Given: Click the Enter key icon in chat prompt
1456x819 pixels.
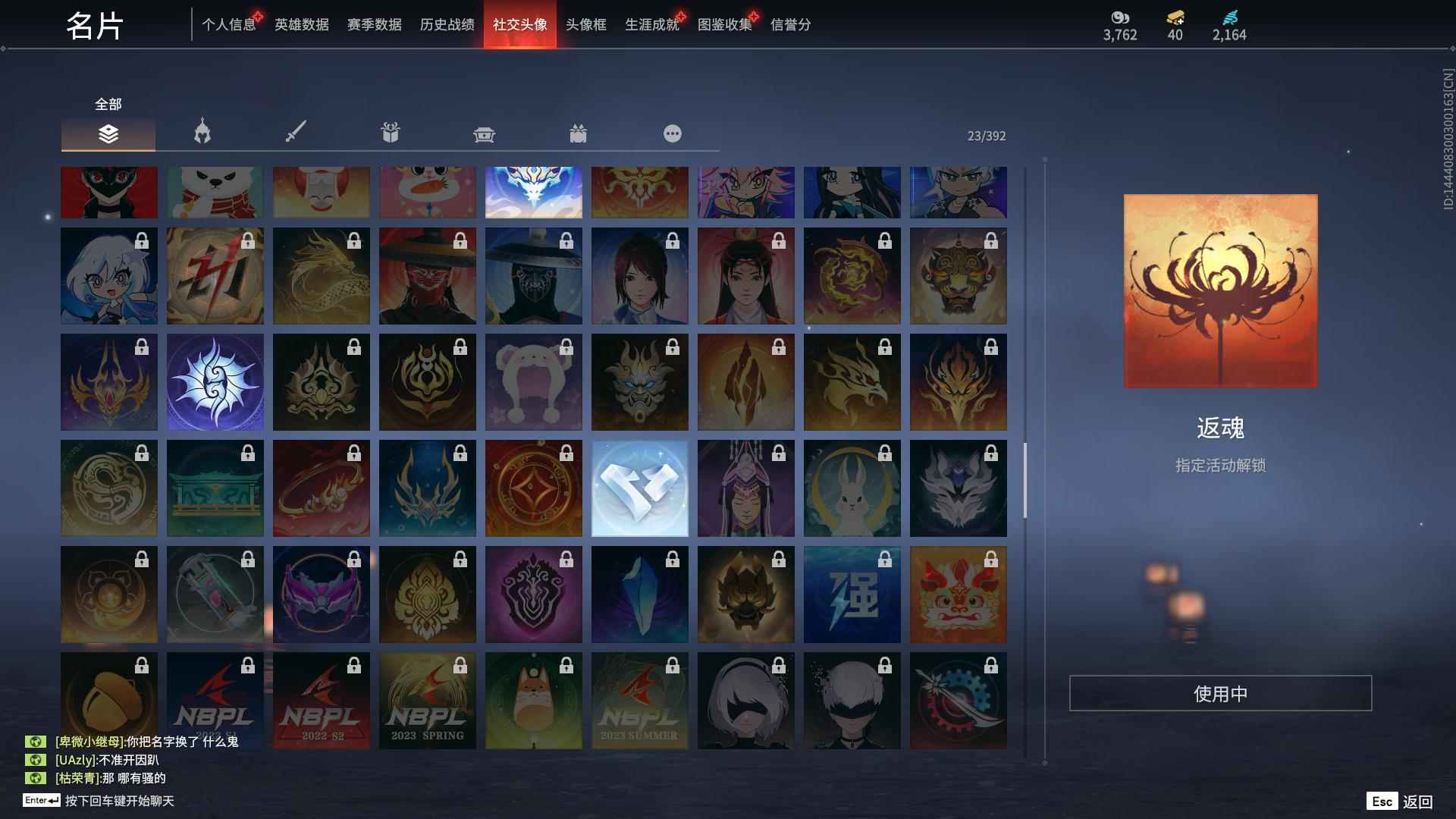Looking at the screenshot, I should click(42, 800).
